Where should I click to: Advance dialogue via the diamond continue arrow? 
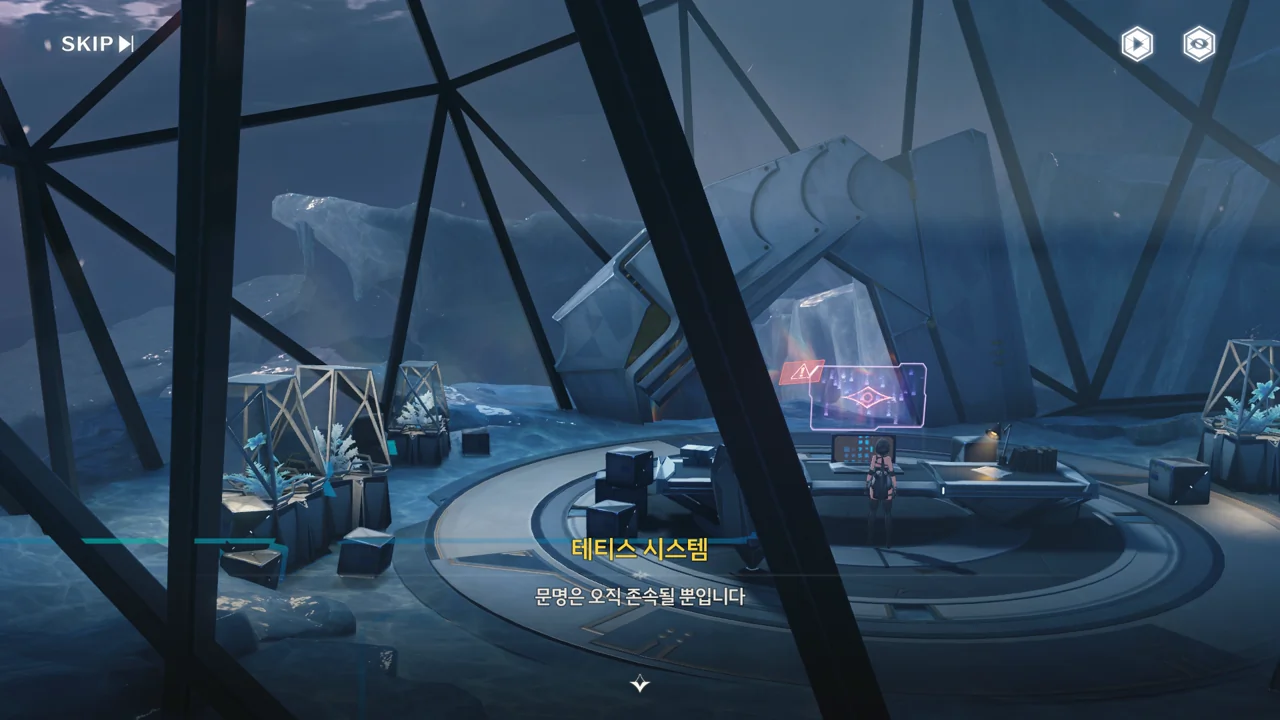[640, 684]
